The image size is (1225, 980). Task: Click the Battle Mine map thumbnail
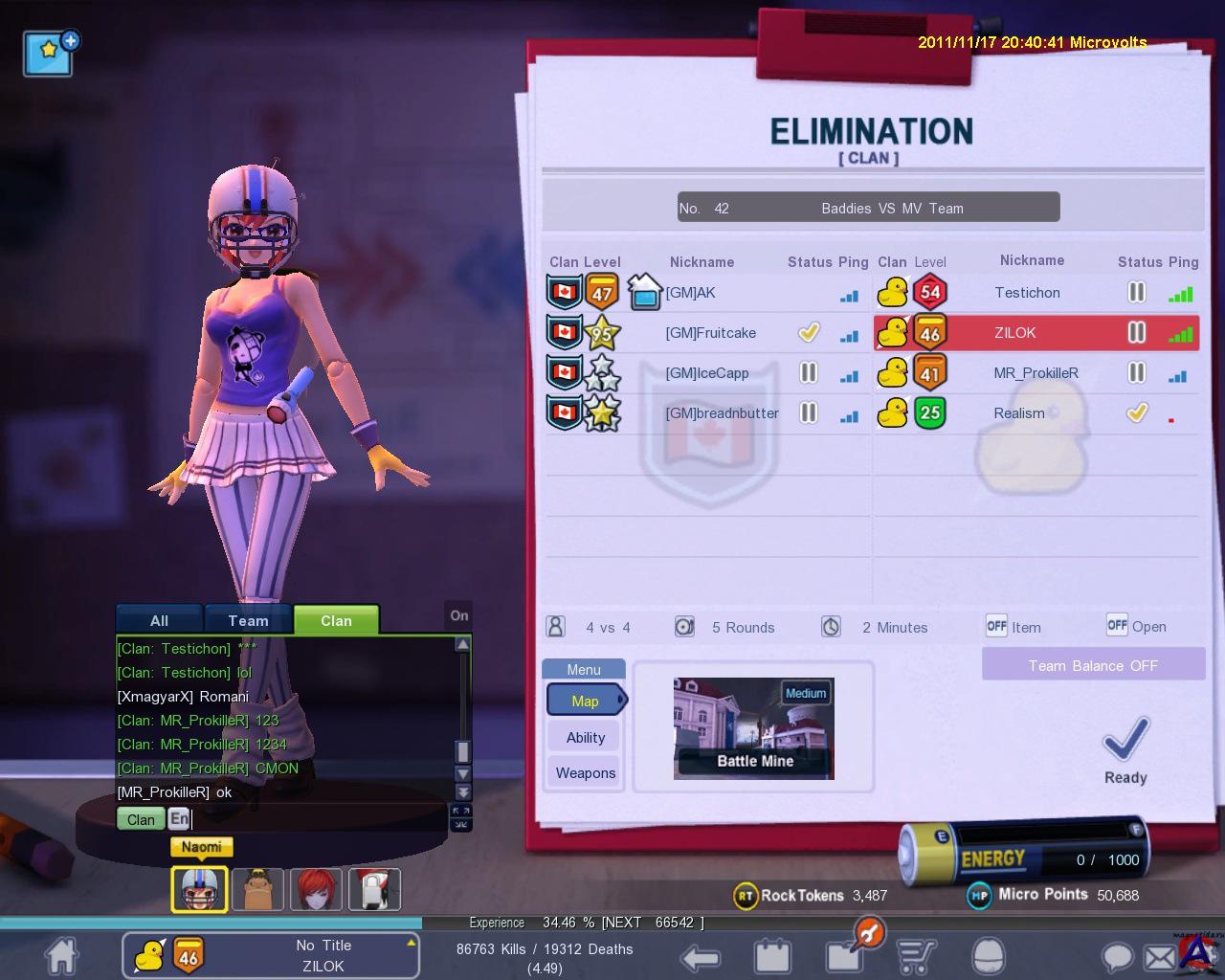754,728
